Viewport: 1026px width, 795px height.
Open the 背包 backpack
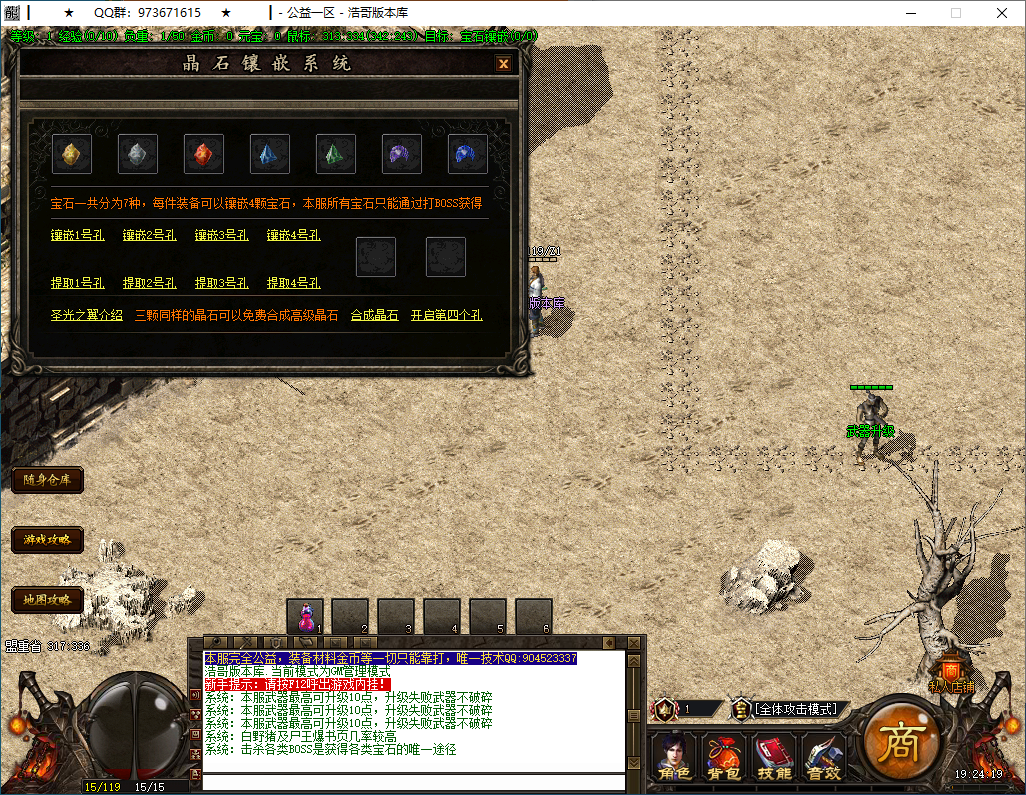(723, 756)
